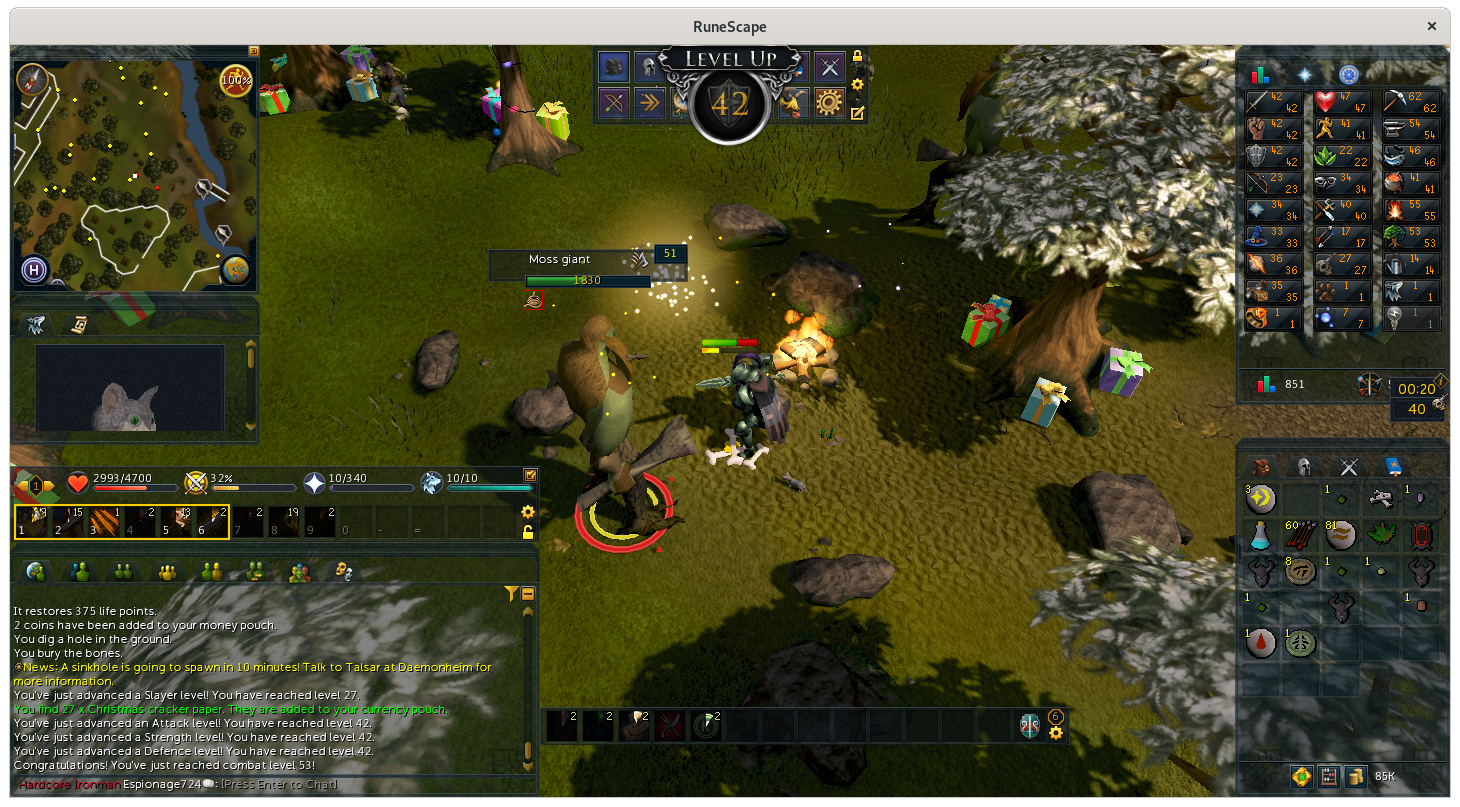The width and height of the screenshot is (1460, 807).
Task: Open the backpack inventory tab
Action: 1260,466
